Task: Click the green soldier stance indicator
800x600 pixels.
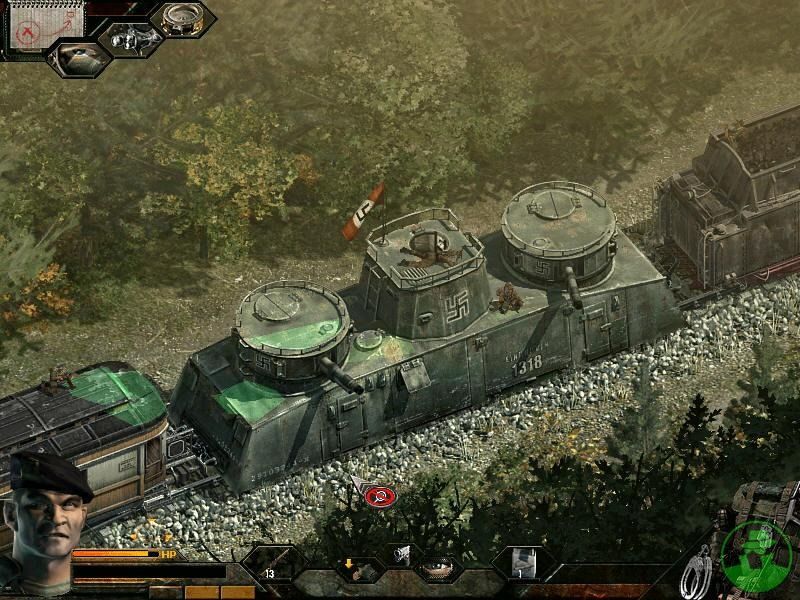Action: pyautogui.click(x=756, y=554)
